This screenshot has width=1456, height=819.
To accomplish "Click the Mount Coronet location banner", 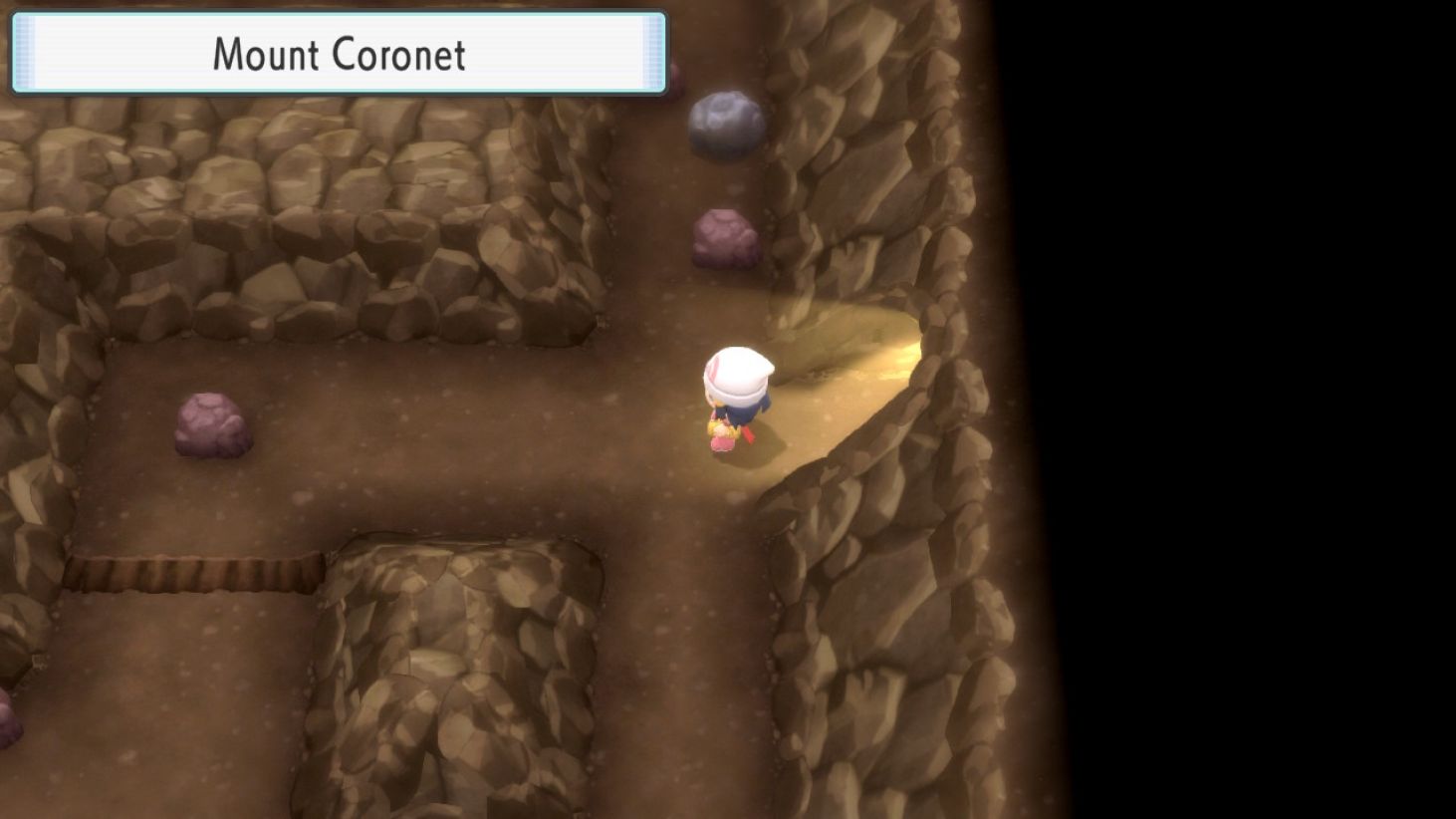I will 337,55.
